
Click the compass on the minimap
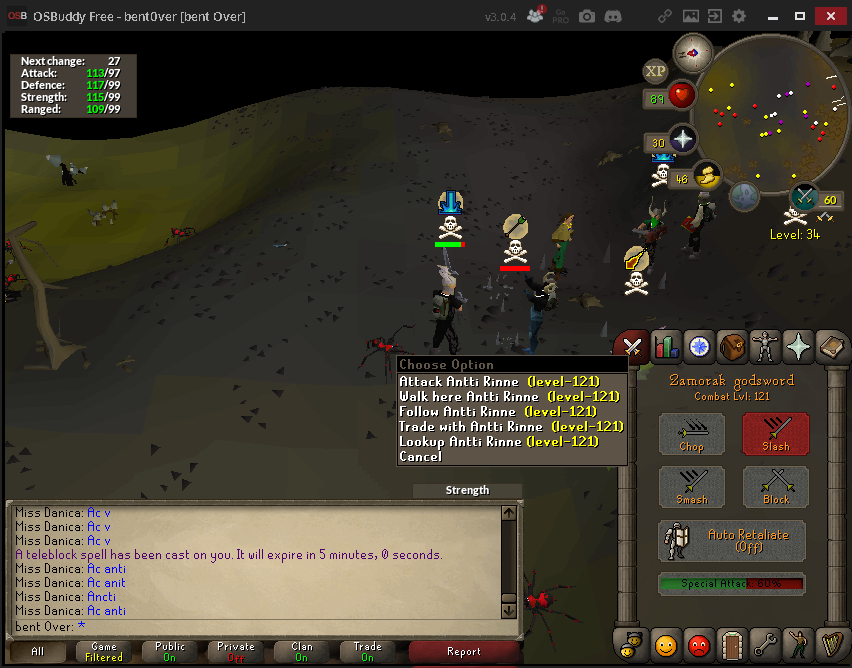pos(693,52)
